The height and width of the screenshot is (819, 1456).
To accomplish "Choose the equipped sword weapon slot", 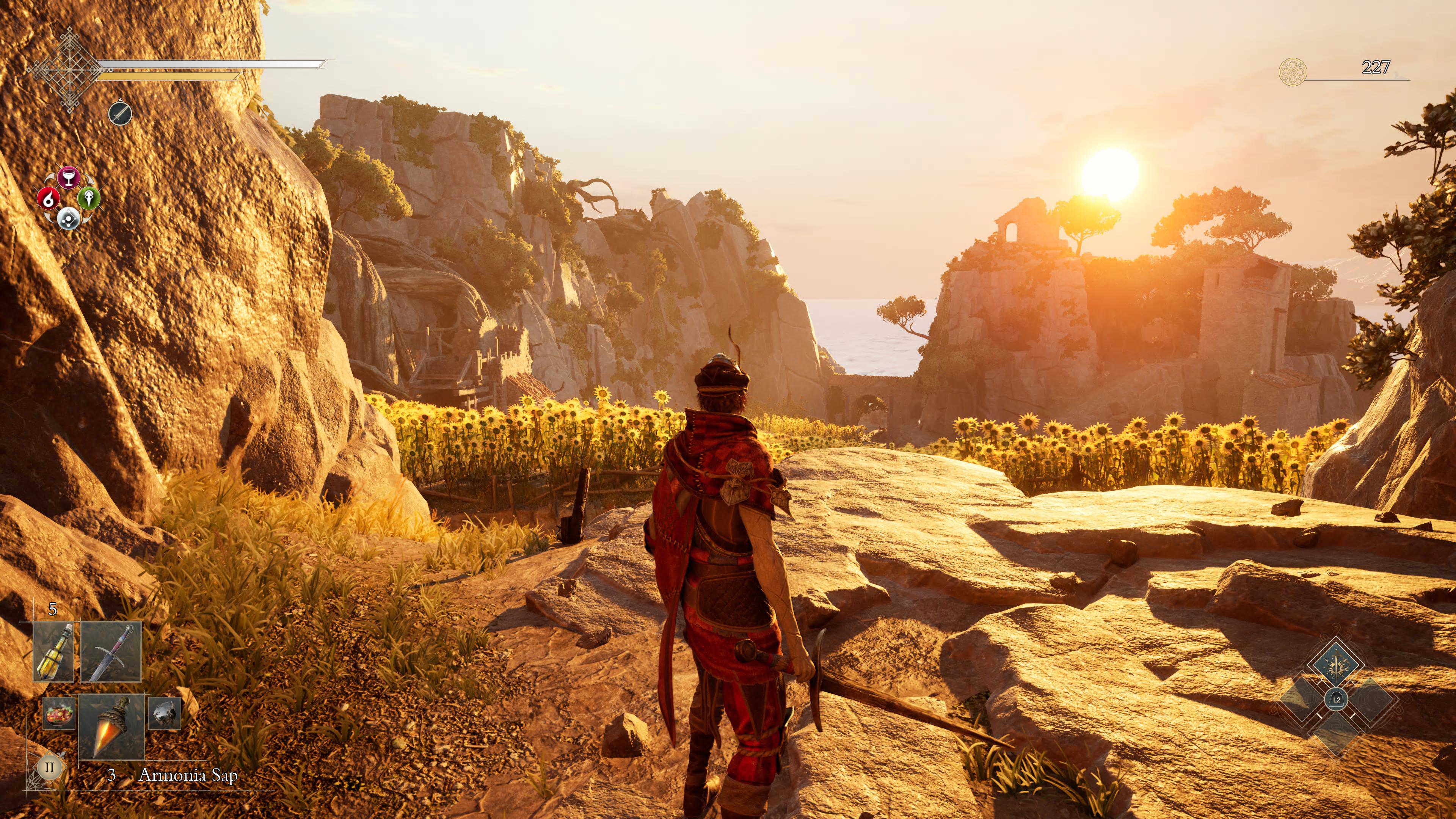I will [111, 652].
